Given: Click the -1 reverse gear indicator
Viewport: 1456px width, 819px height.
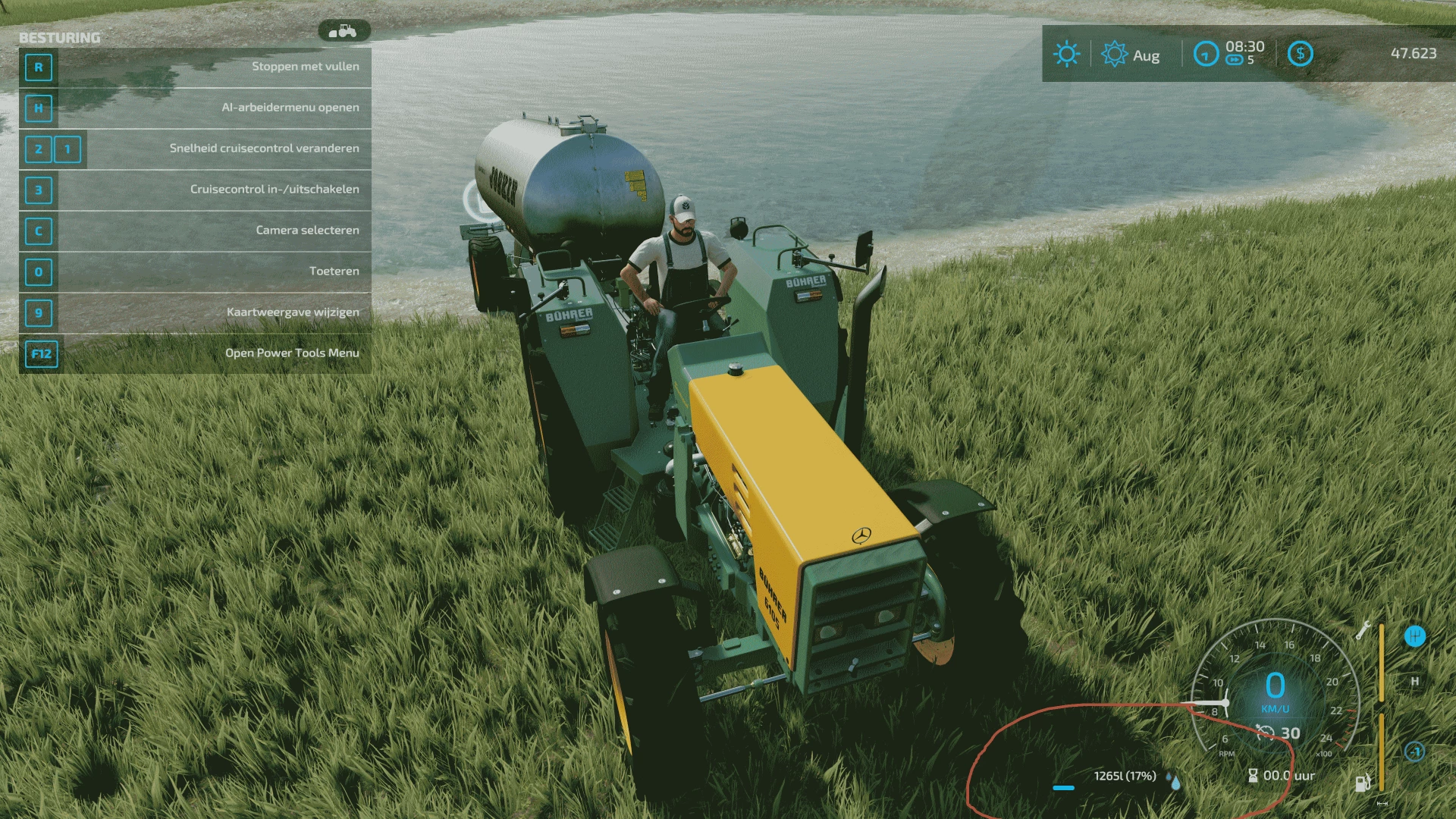Looking at the screenshot, I should tap(1415, 752).
